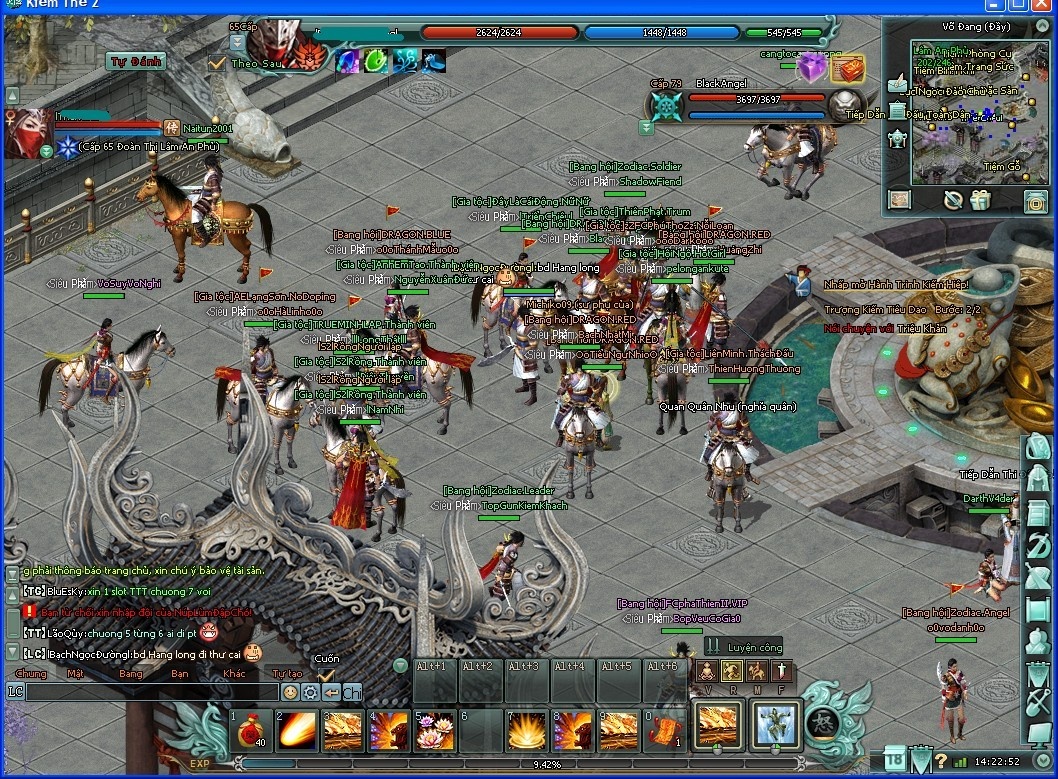Open chat settings gear icon
Image resolution: width=1058 pixels, height=779 pixels.
click(x=310, y=691)
